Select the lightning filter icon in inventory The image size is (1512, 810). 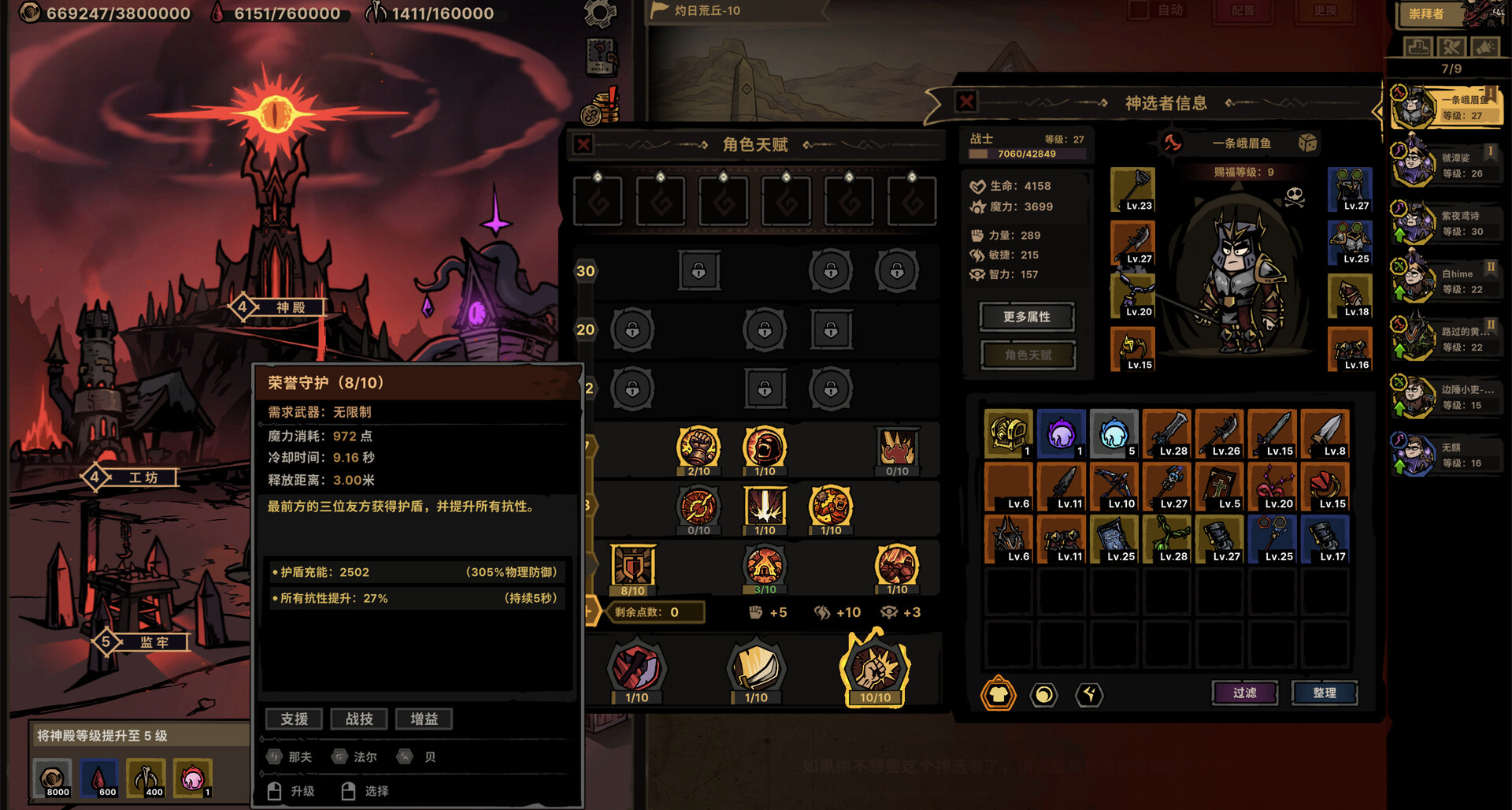pyautogui.click(x=1090, y=695)
